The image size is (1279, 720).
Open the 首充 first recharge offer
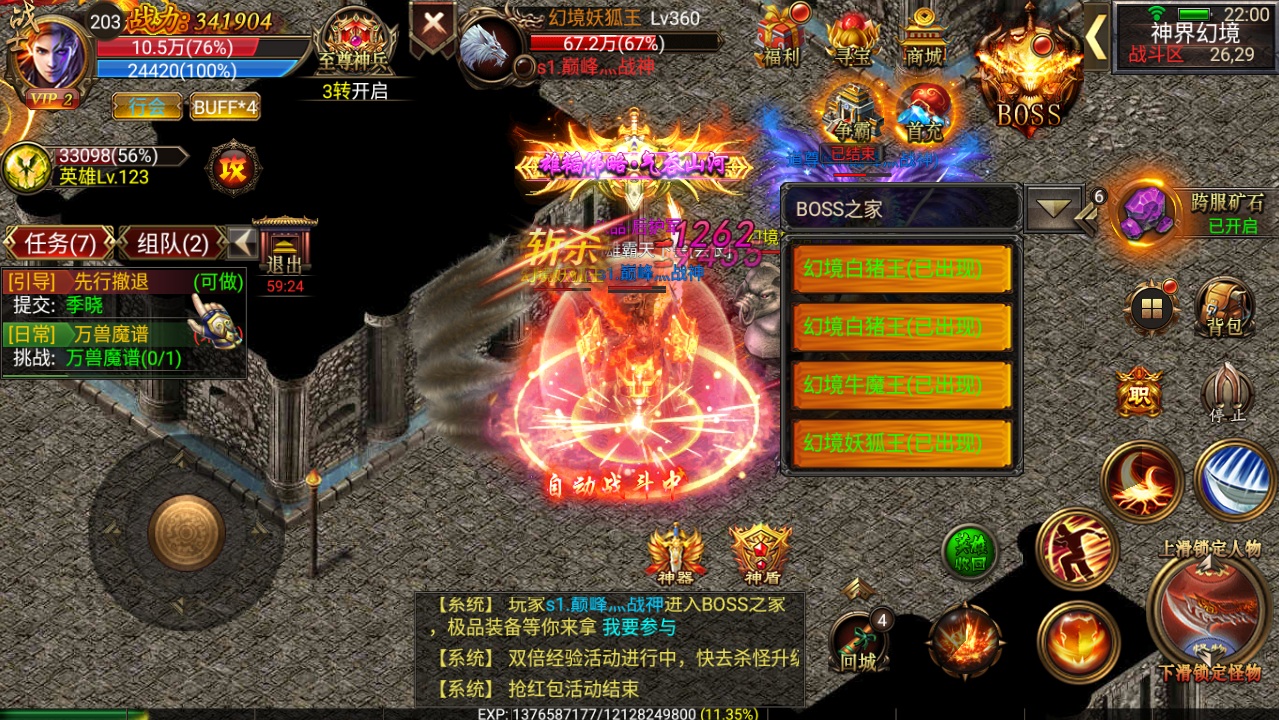tap(921, 112)
